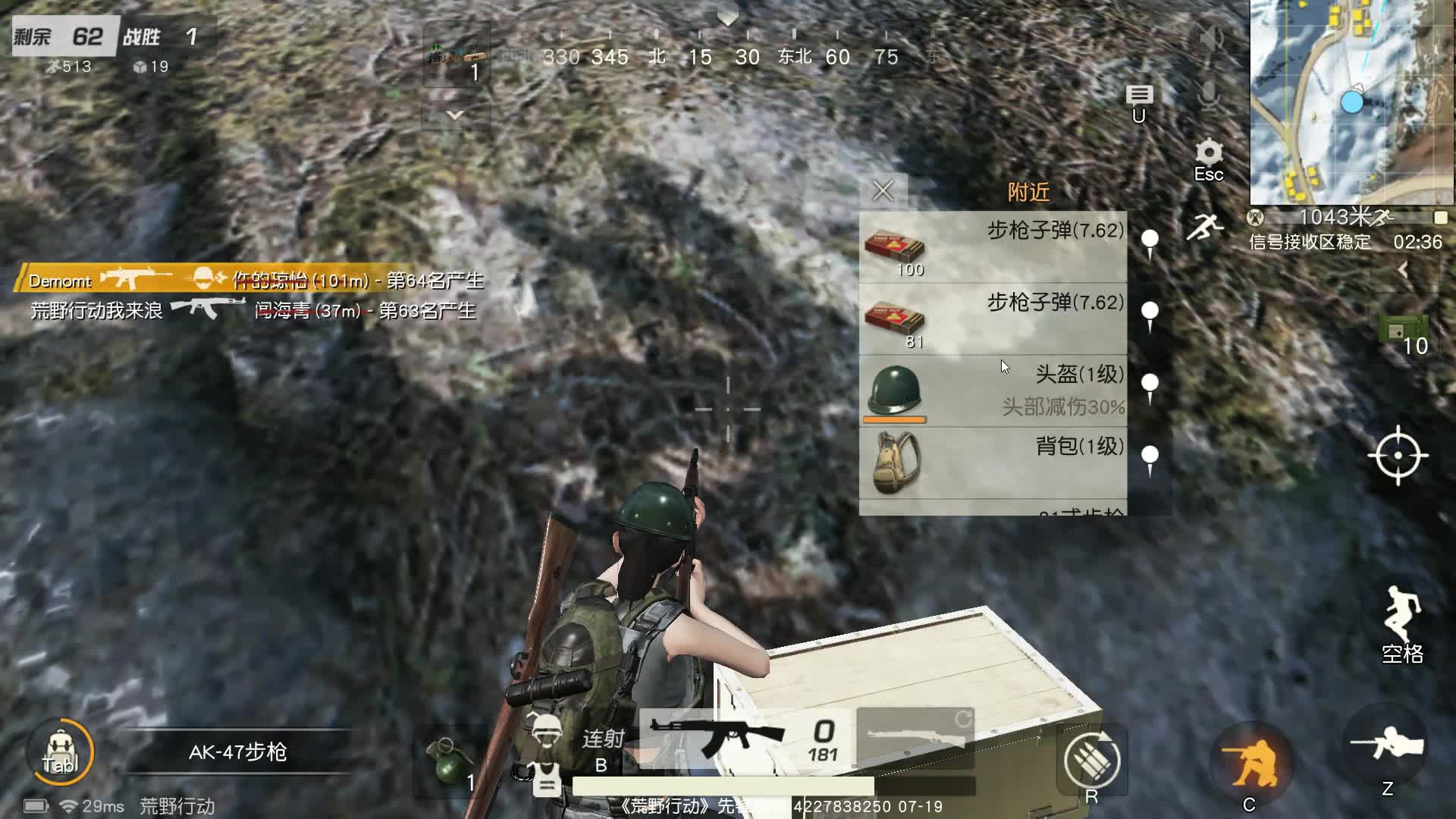Collapse the teammate marker with its down chevron
Viewport: 1456px width, 819px height.
454,115
